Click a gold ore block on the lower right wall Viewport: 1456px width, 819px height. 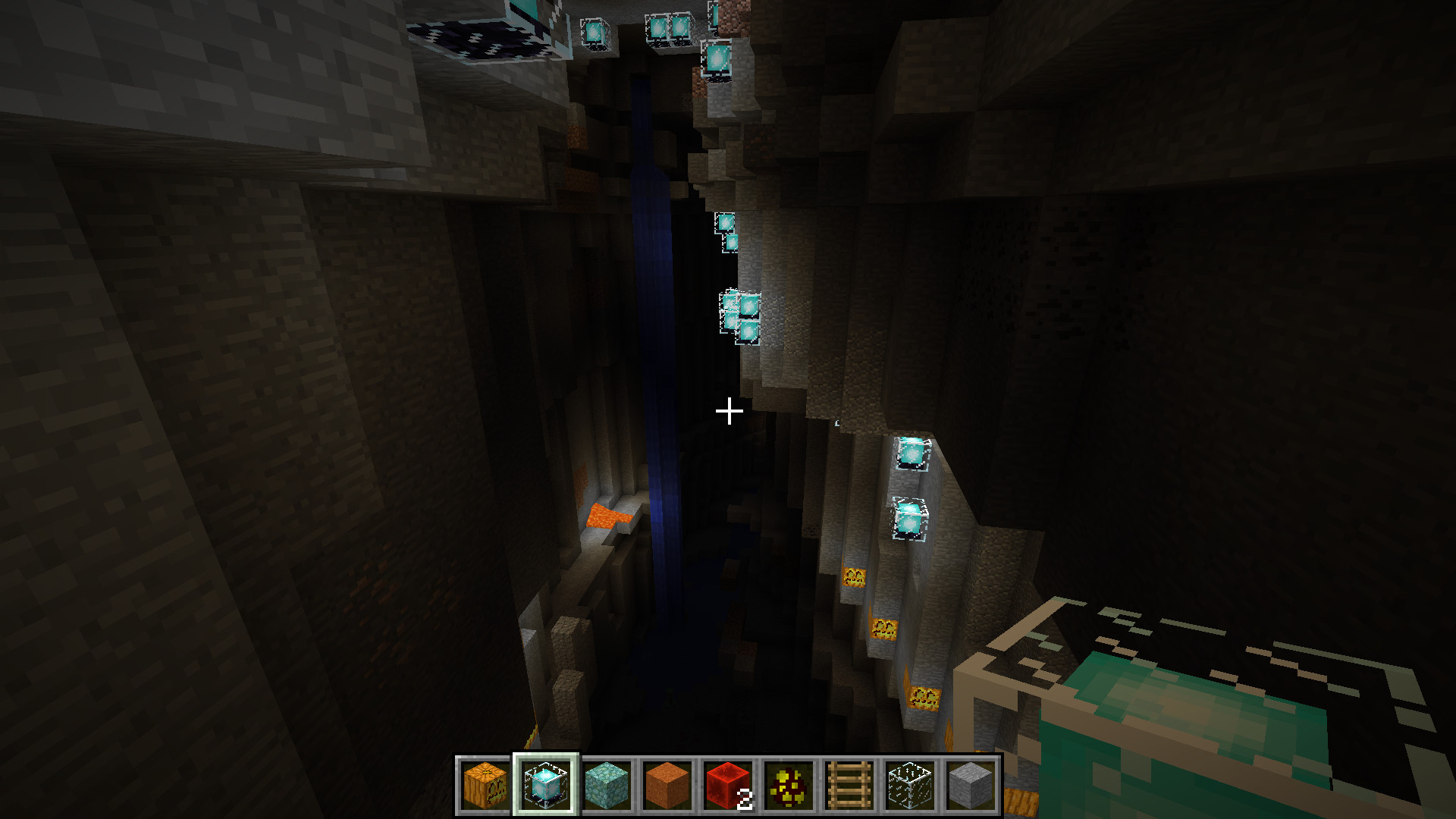883,628
